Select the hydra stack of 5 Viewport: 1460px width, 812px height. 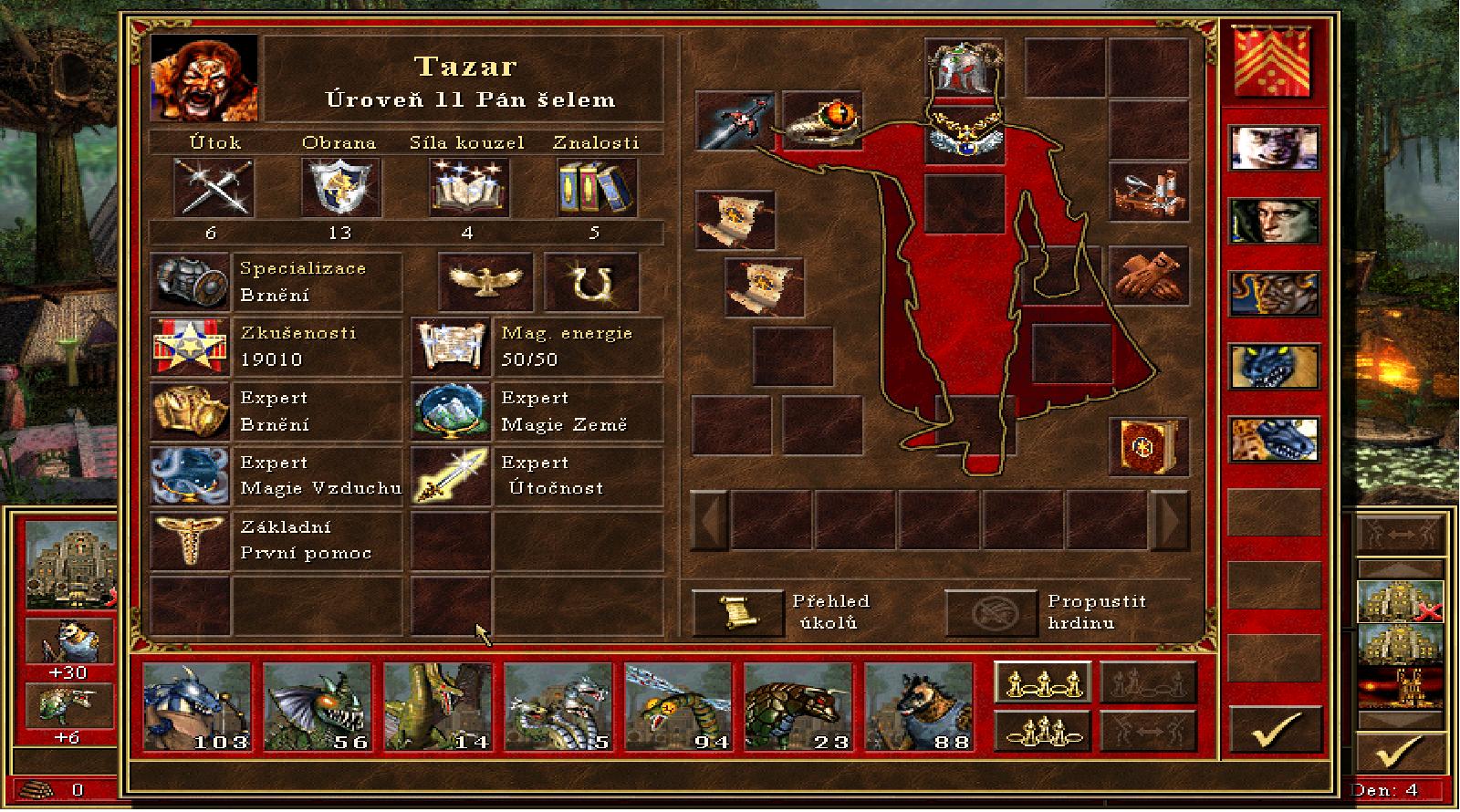(558, 707)
